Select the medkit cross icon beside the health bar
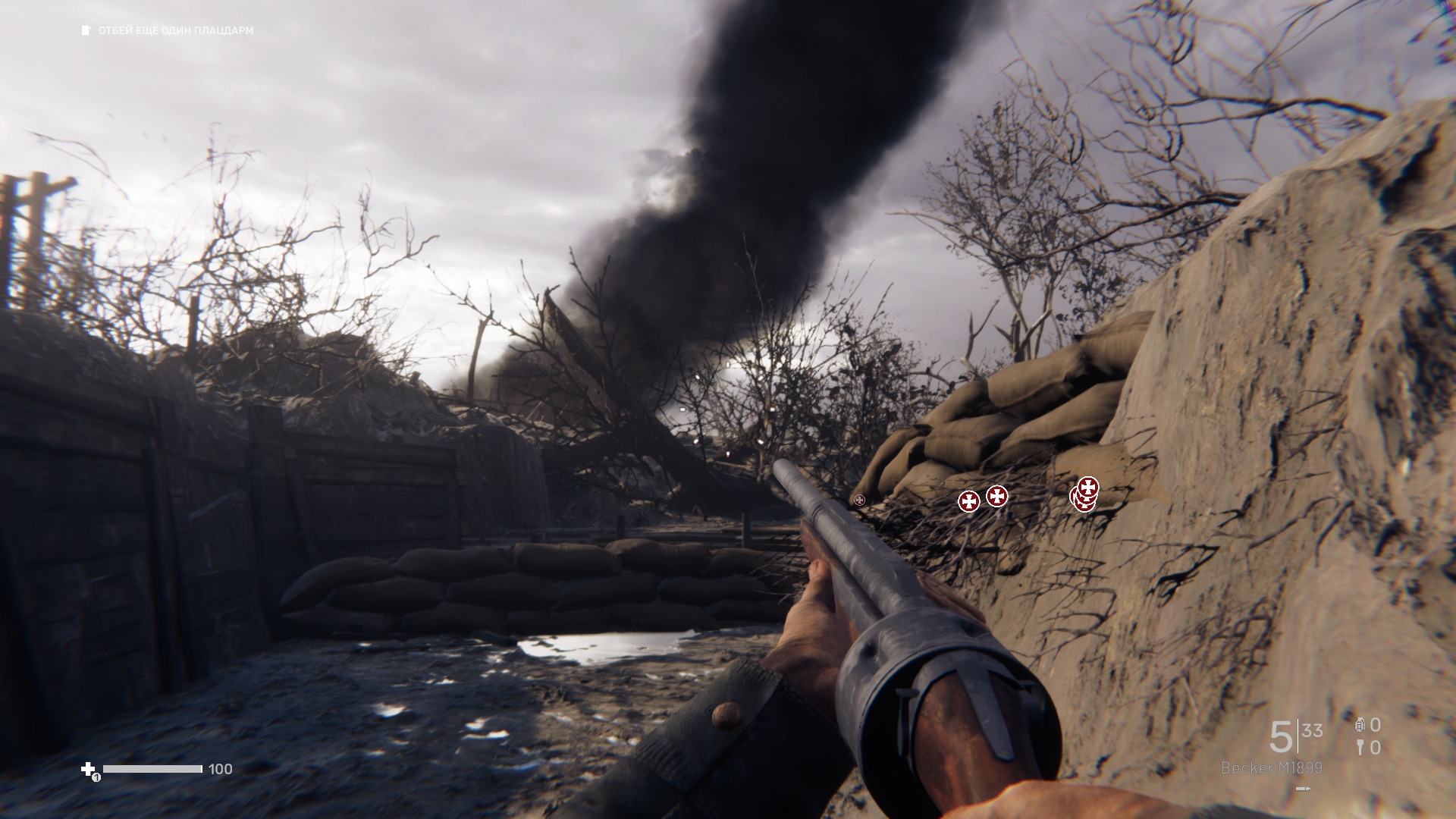 88,769
